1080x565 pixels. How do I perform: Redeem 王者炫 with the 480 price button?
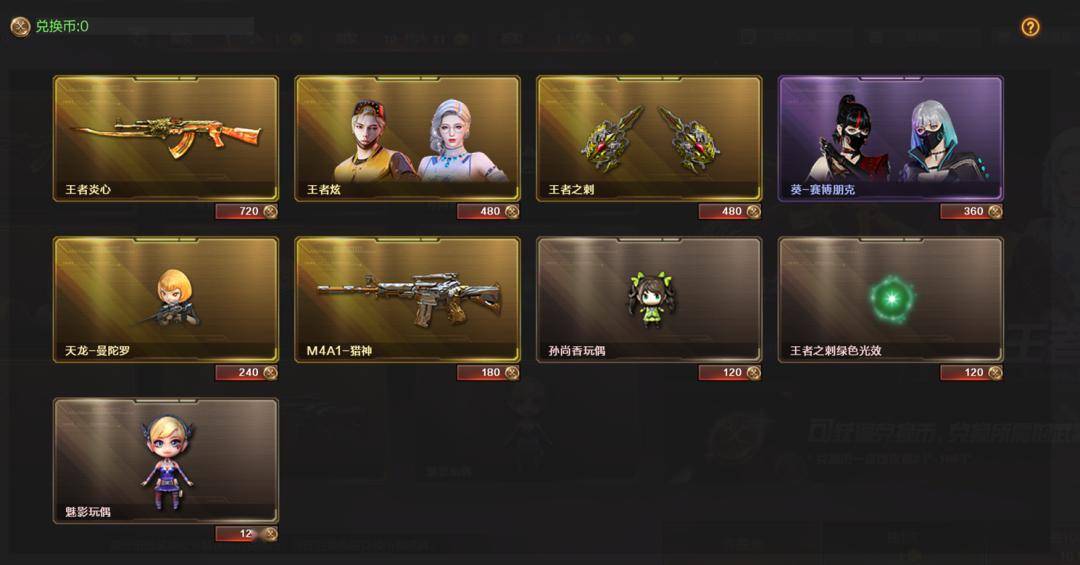click(x=488, y=211)
